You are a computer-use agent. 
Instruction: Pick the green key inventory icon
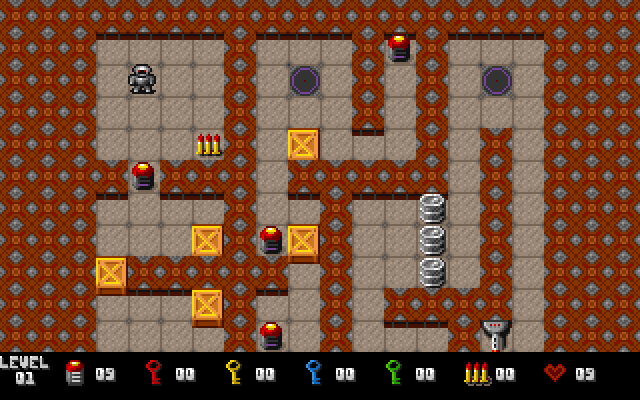point(394,373)
